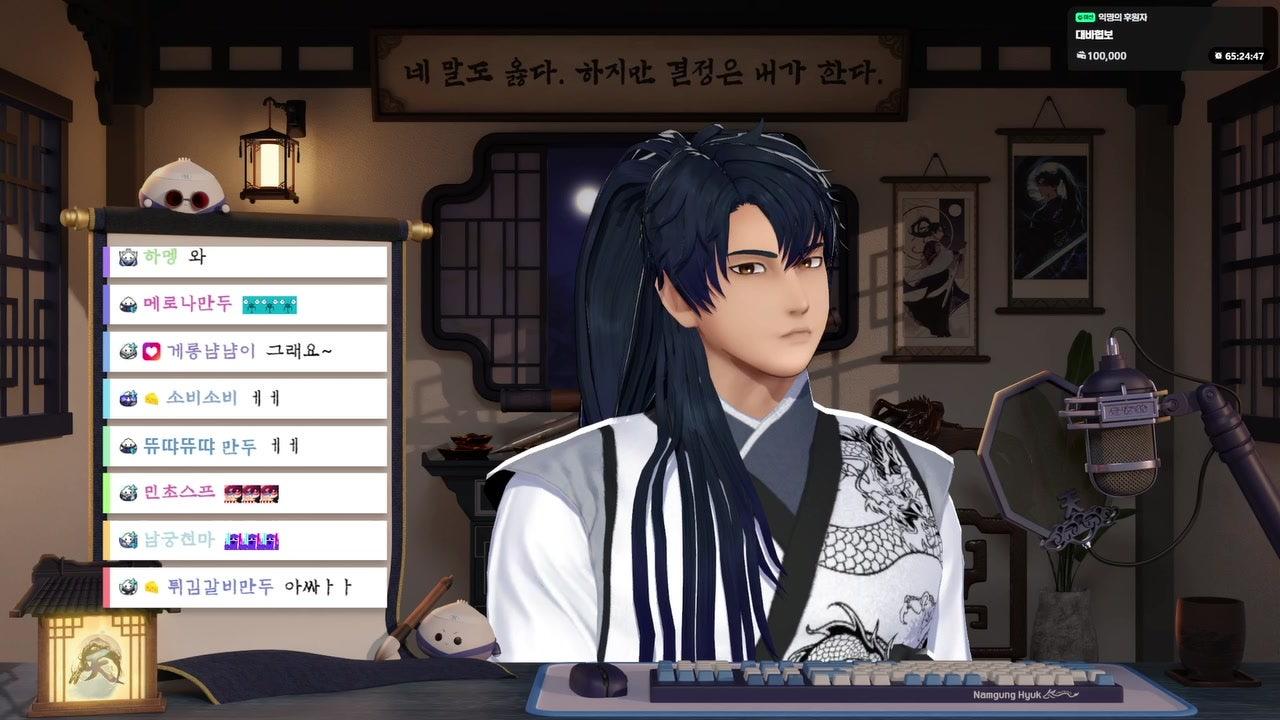Click 뜌땨뜌땨 만두's profile icon

click(129, 445)
